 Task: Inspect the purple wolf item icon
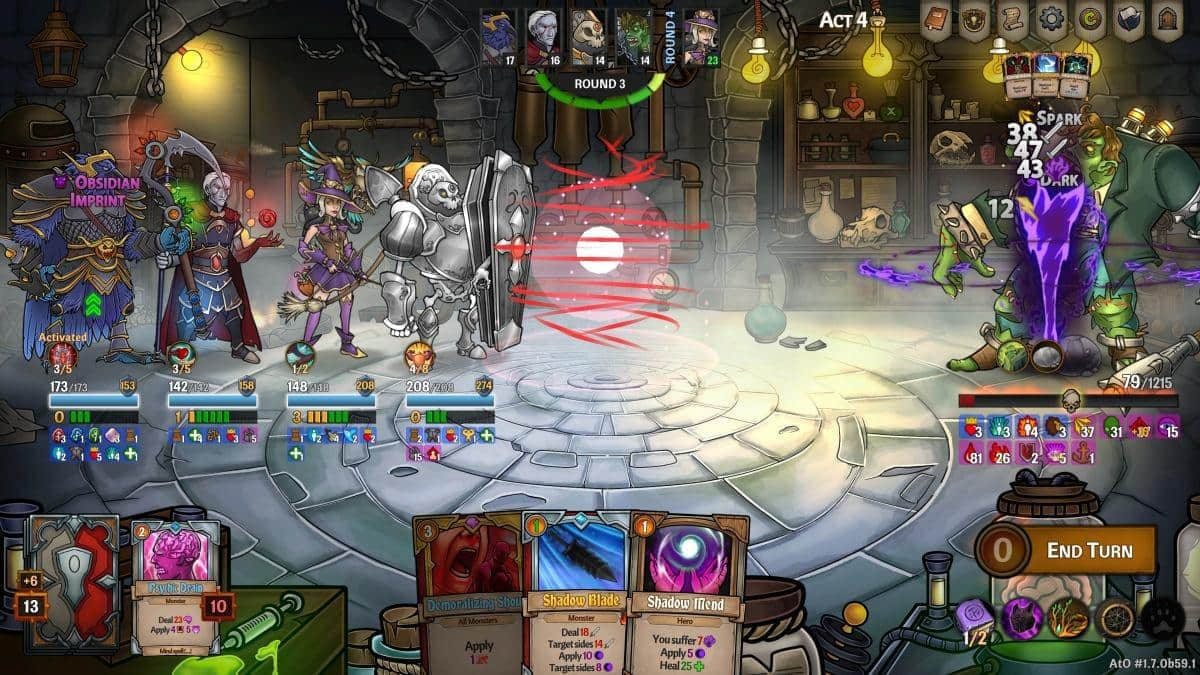pos(1023,619)
